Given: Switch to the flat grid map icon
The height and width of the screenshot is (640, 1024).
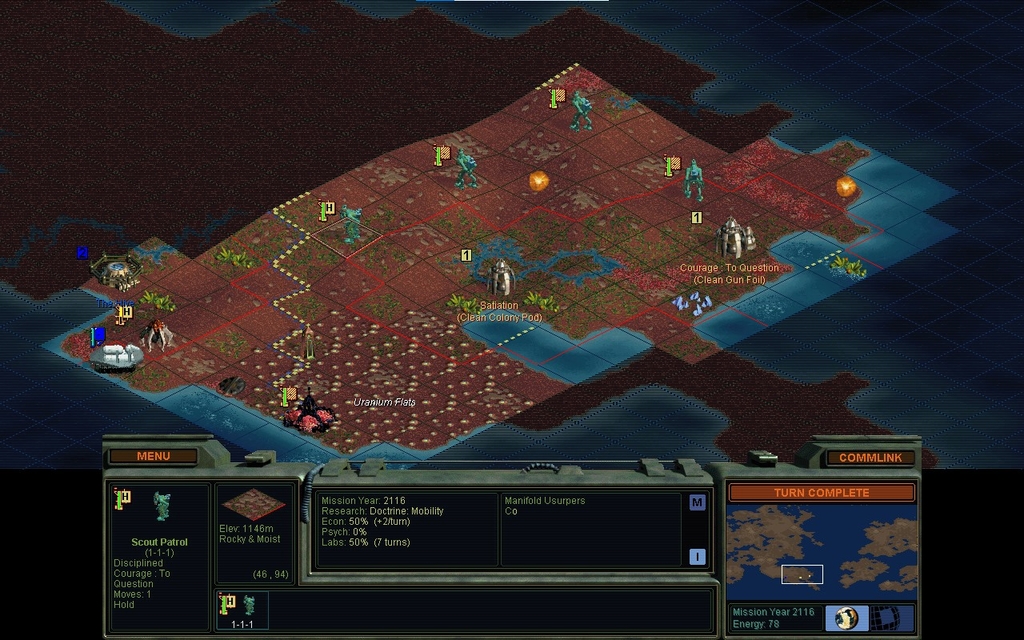Looking at the screenshot, I should click(x=884, y=617).
